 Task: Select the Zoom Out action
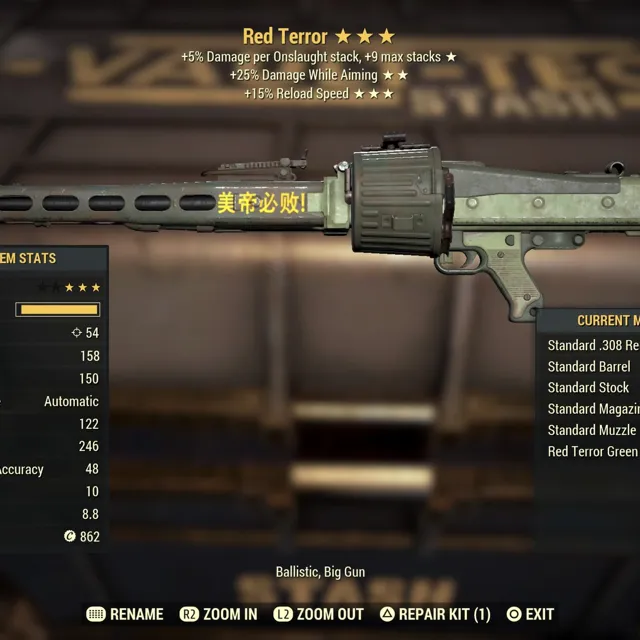[318, 614]
